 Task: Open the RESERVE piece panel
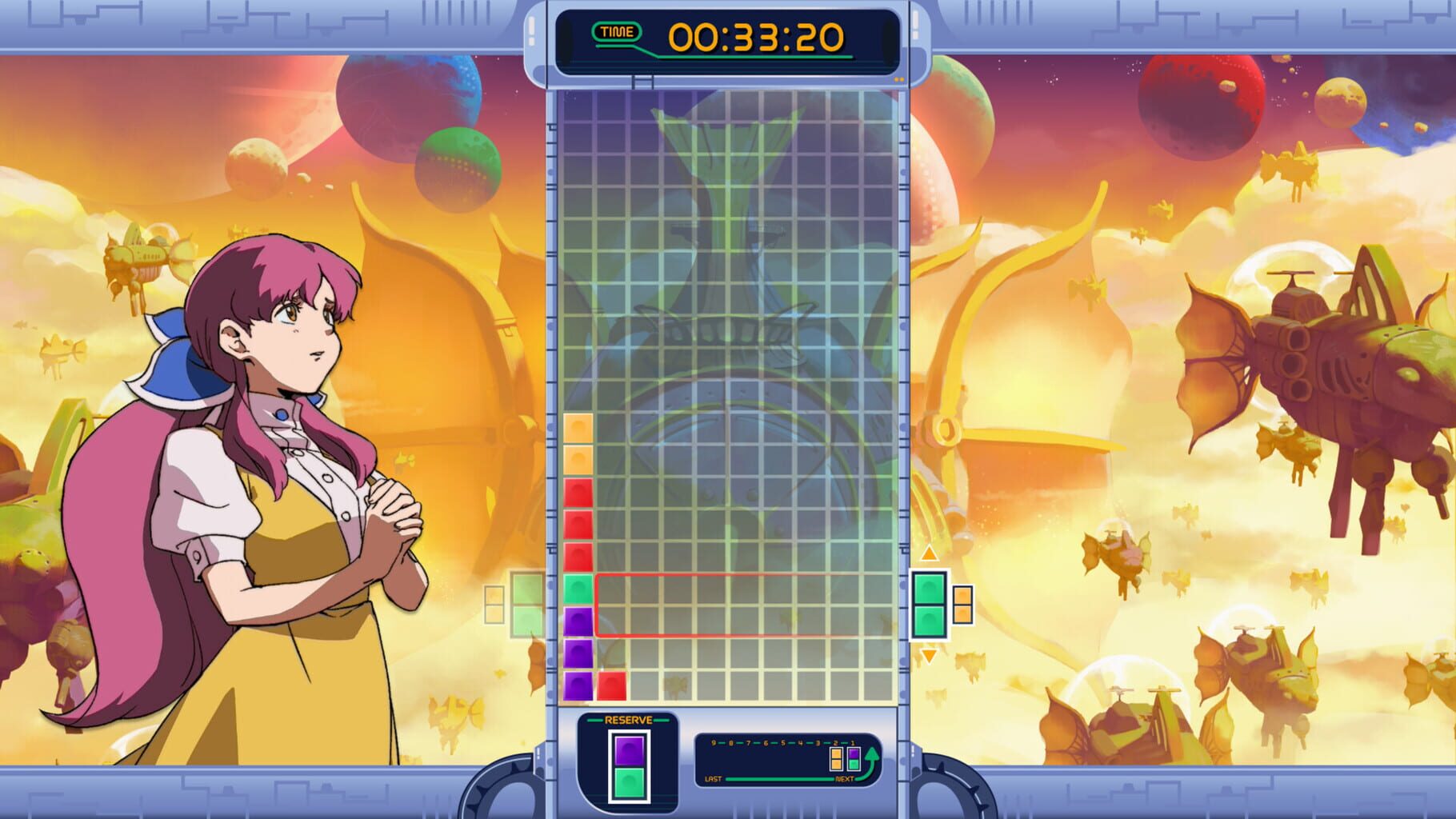point(628,720)
